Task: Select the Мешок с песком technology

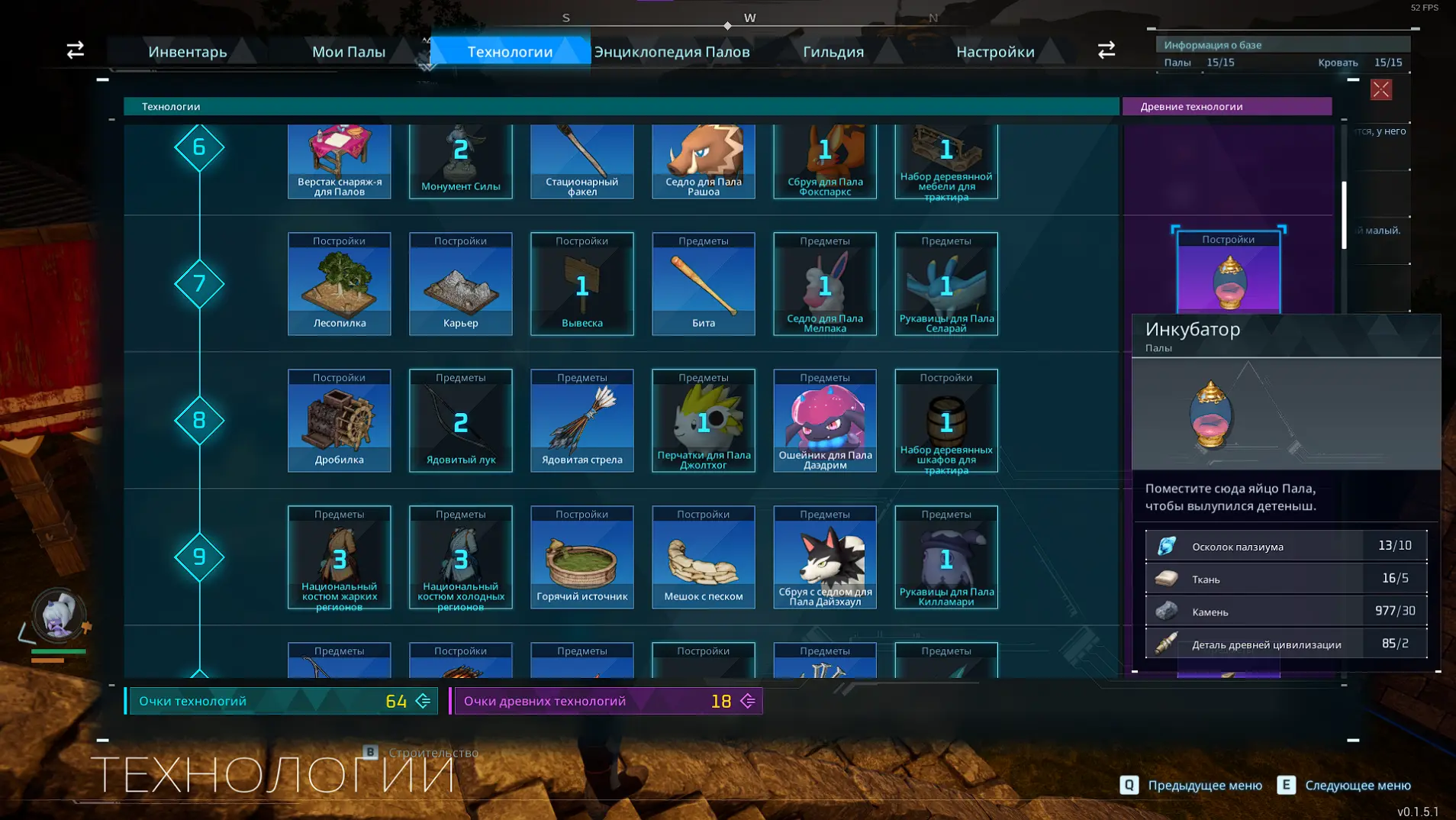Action: pos(704,557)
